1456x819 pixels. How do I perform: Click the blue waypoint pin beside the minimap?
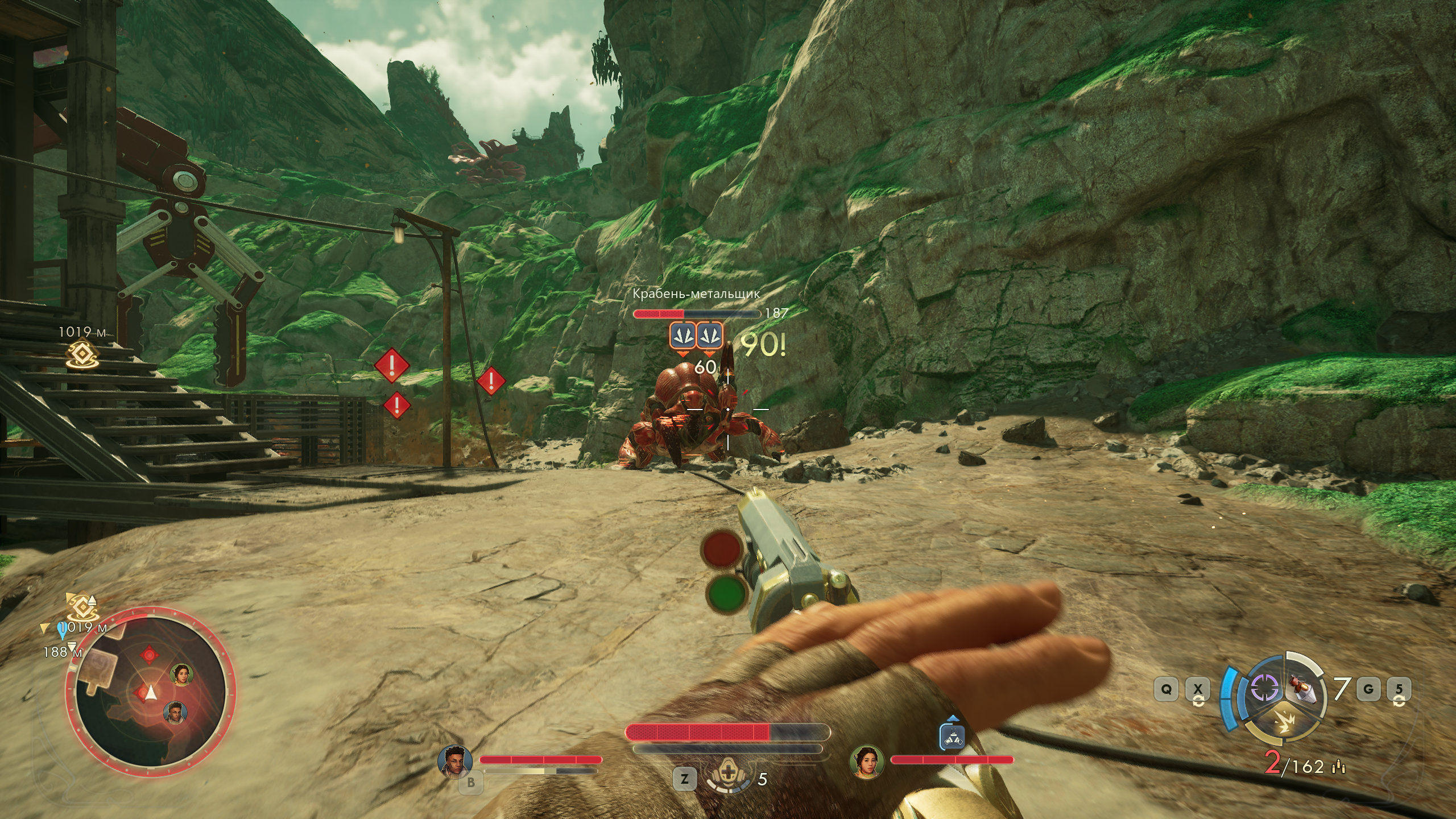coord(63,631)
